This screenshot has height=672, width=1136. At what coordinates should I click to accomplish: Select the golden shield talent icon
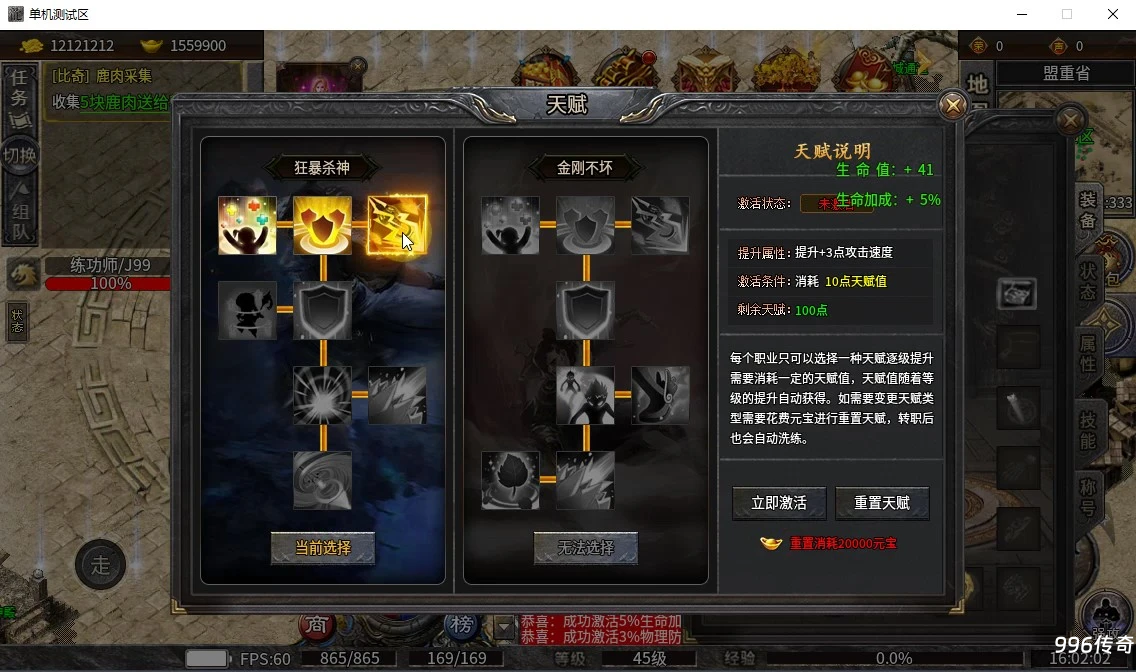click(322, 225)
